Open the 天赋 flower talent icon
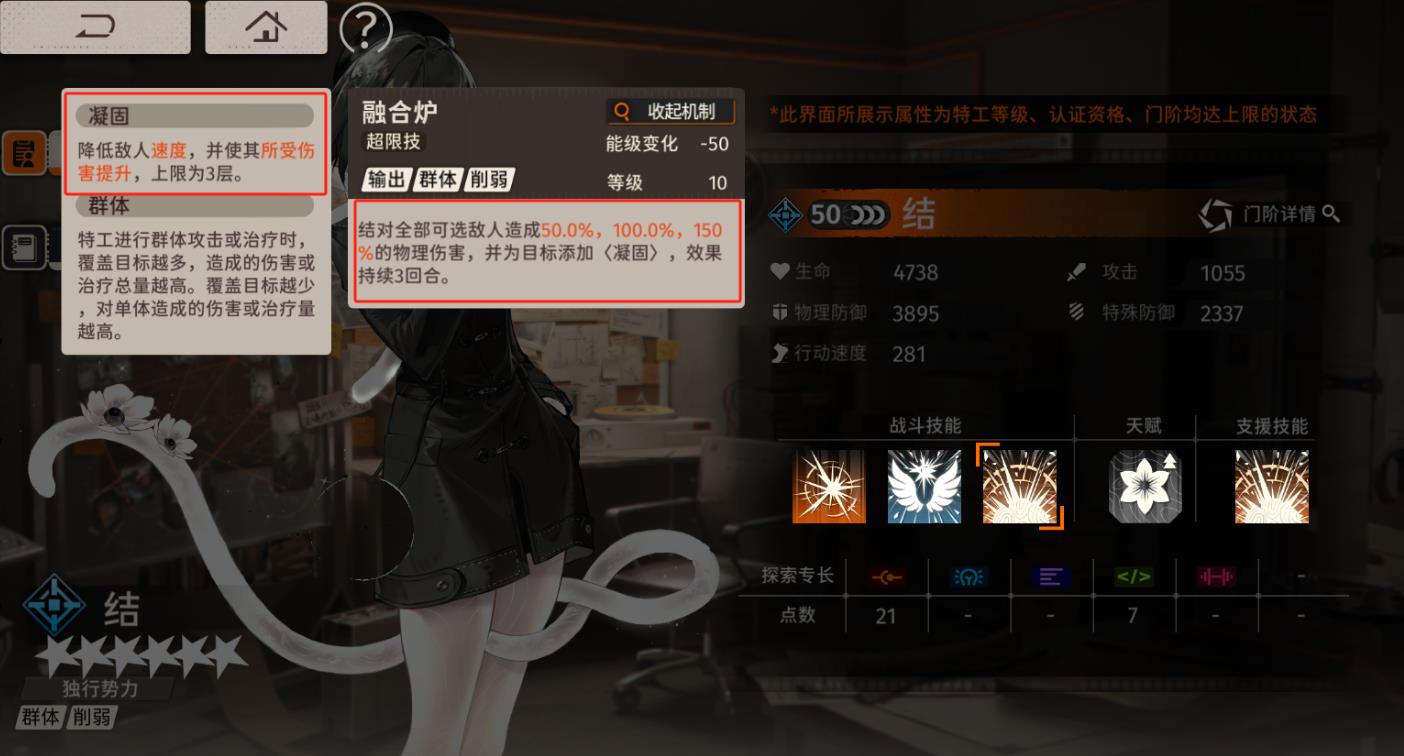Viewport: 1404px width, 756px height. tap(1144, 486)
